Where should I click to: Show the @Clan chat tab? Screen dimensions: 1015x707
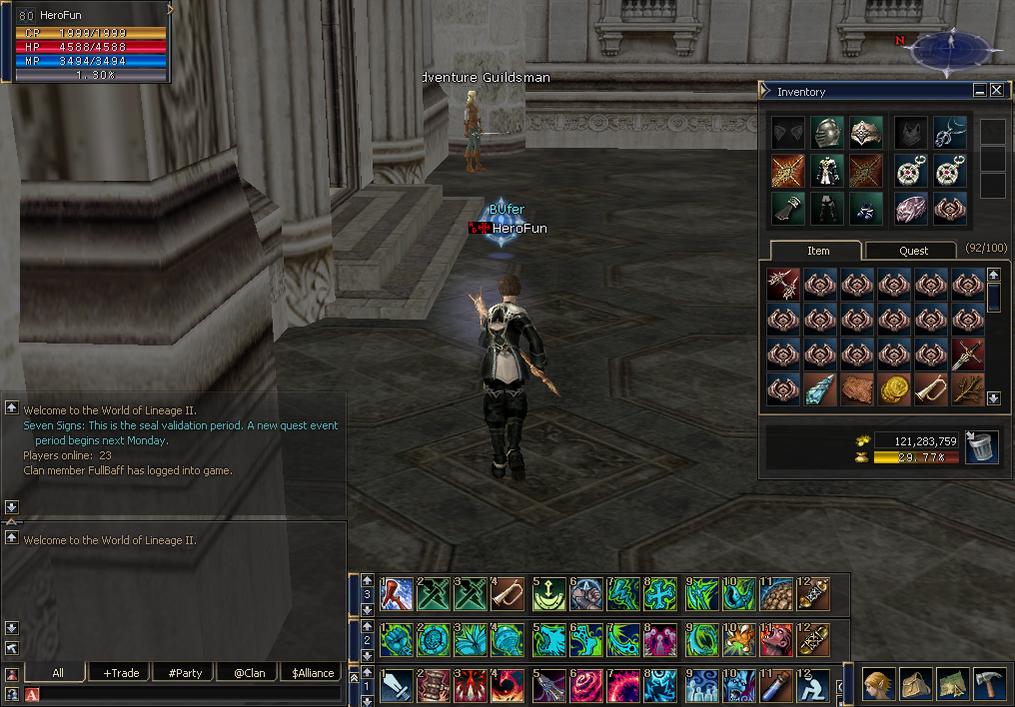pyautogui.click(x=248, y=673)
